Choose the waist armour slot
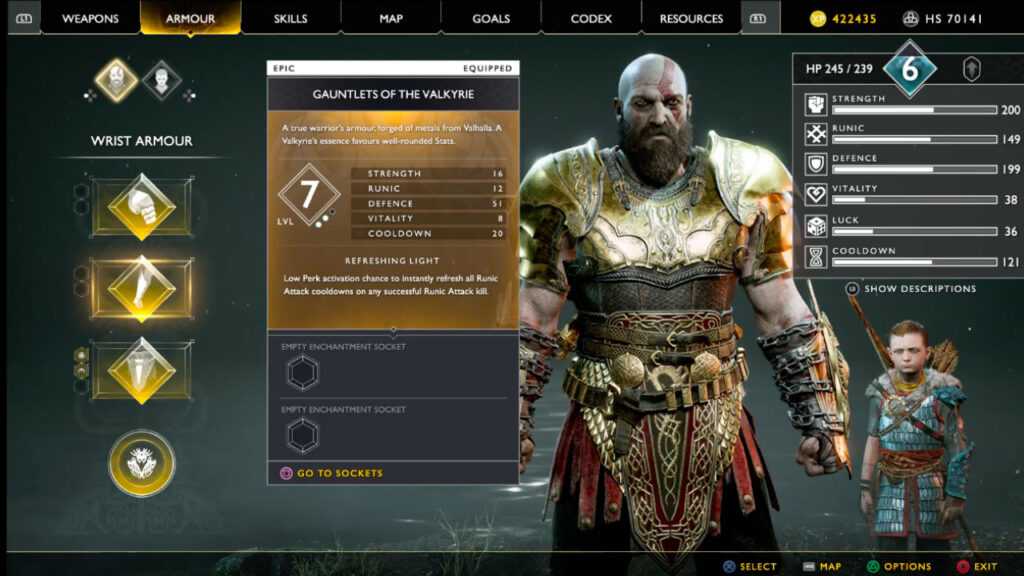Viewport: 1024px width, 576px height. pos(141,370)
